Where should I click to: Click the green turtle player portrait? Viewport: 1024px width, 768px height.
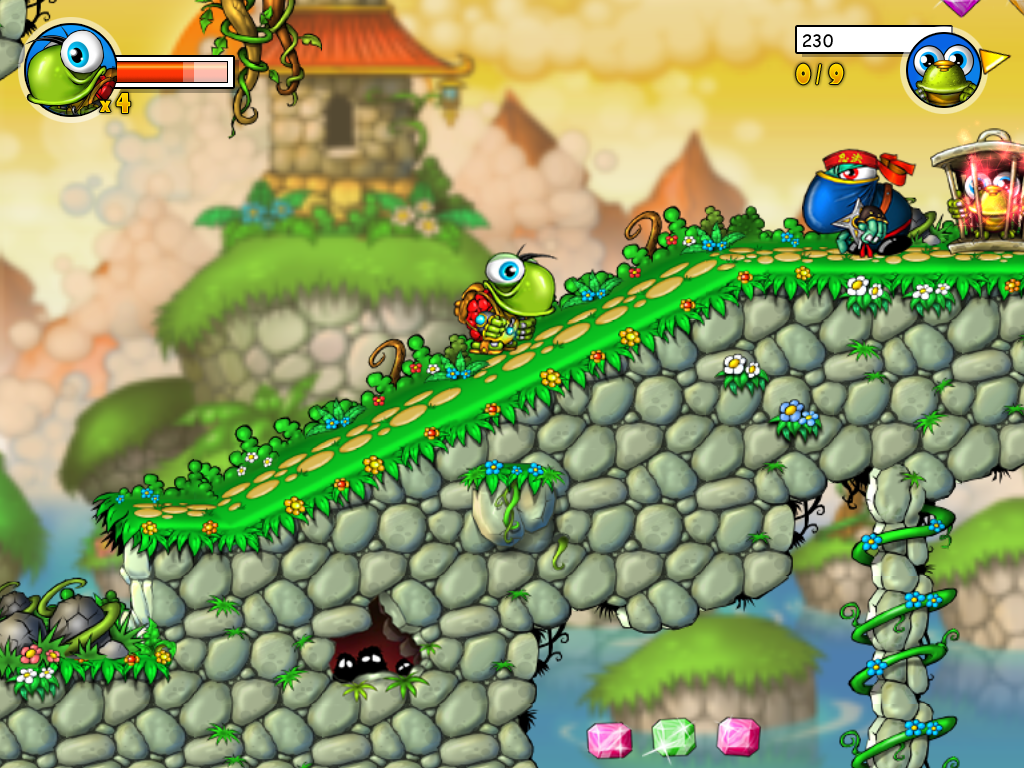[x=69, y=68]
